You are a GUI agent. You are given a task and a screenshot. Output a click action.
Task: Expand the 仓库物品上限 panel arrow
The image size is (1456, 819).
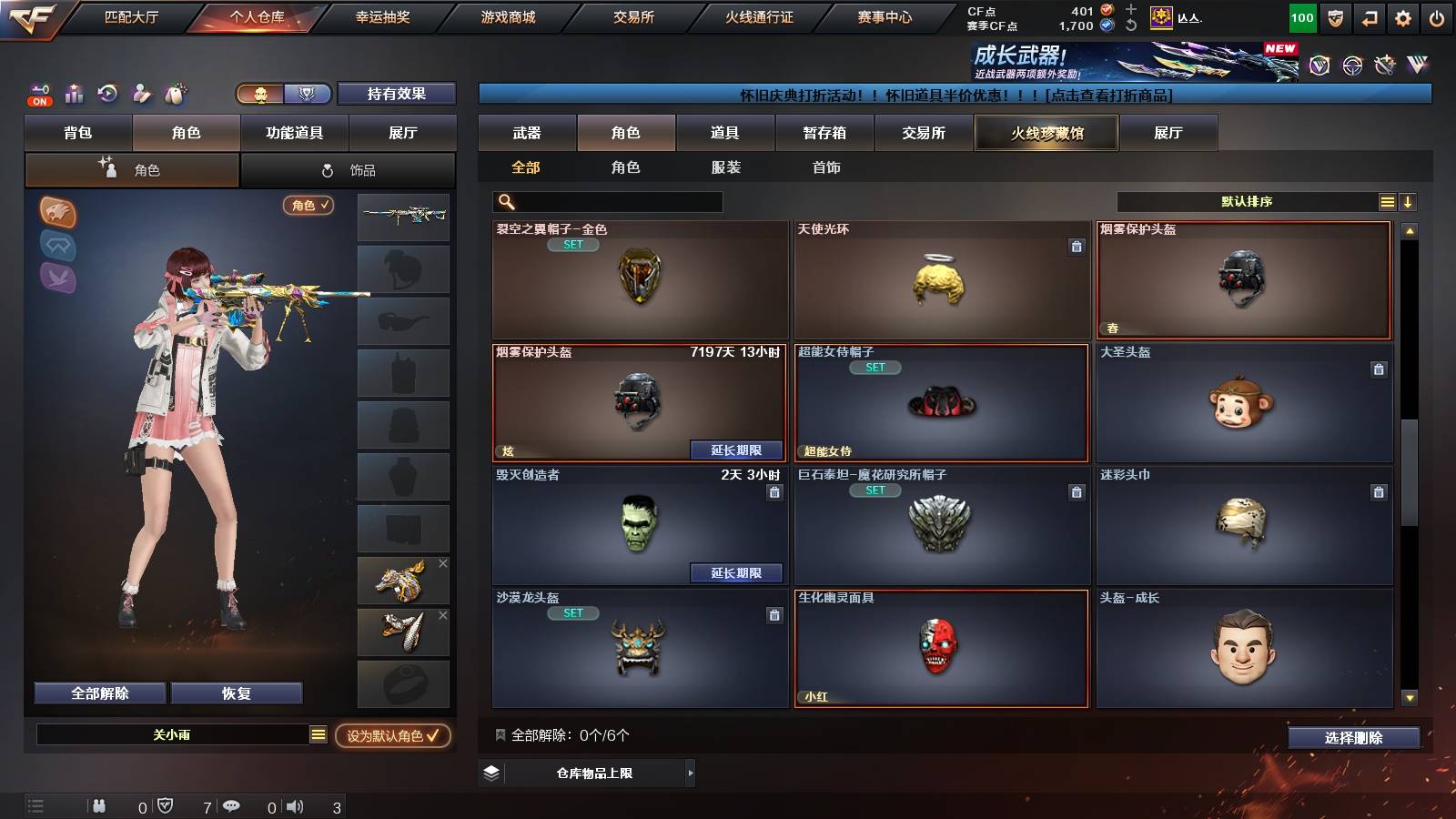[690, 773]
